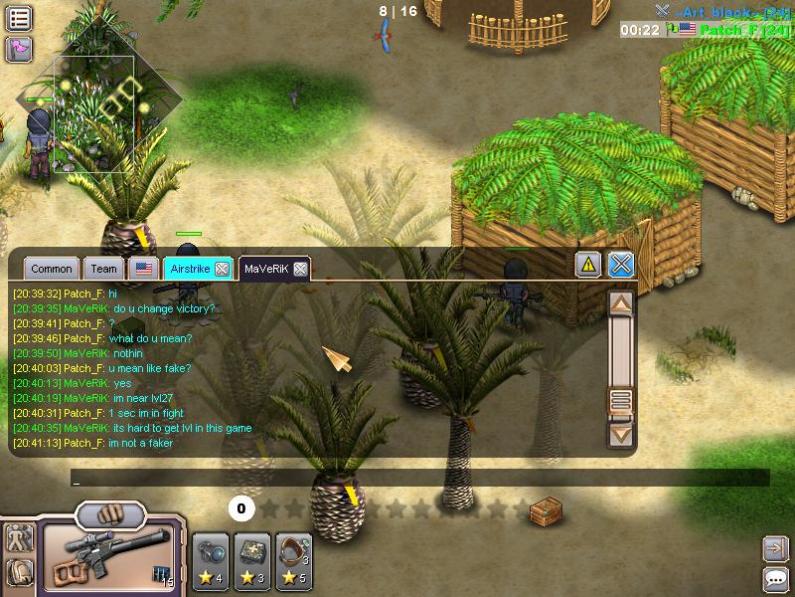Close the Airstrike chat tab
795x597 pixels.
[x=222, y=268]
